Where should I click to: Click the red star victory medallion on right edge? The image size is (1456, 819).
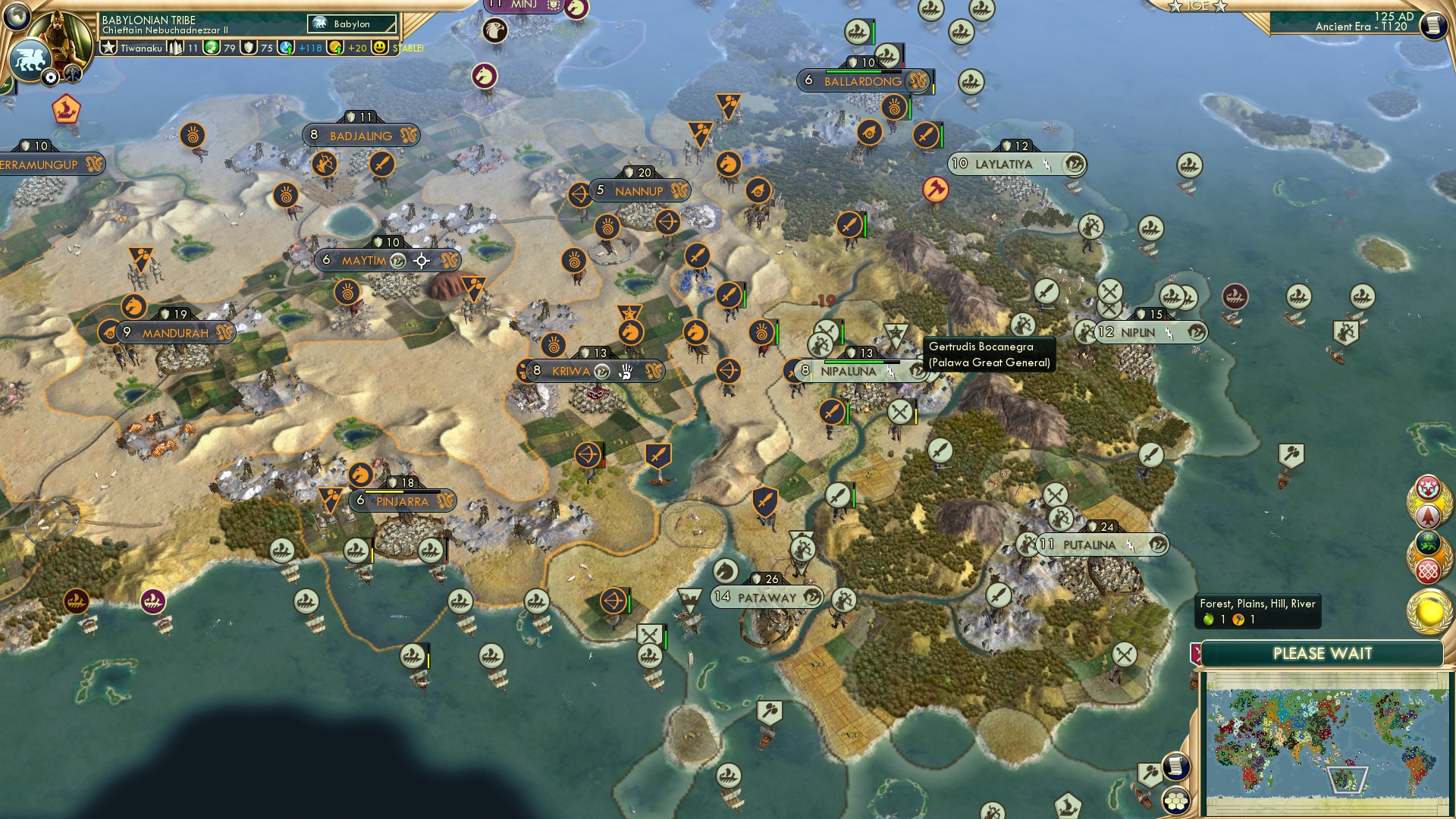(1427, 486)
